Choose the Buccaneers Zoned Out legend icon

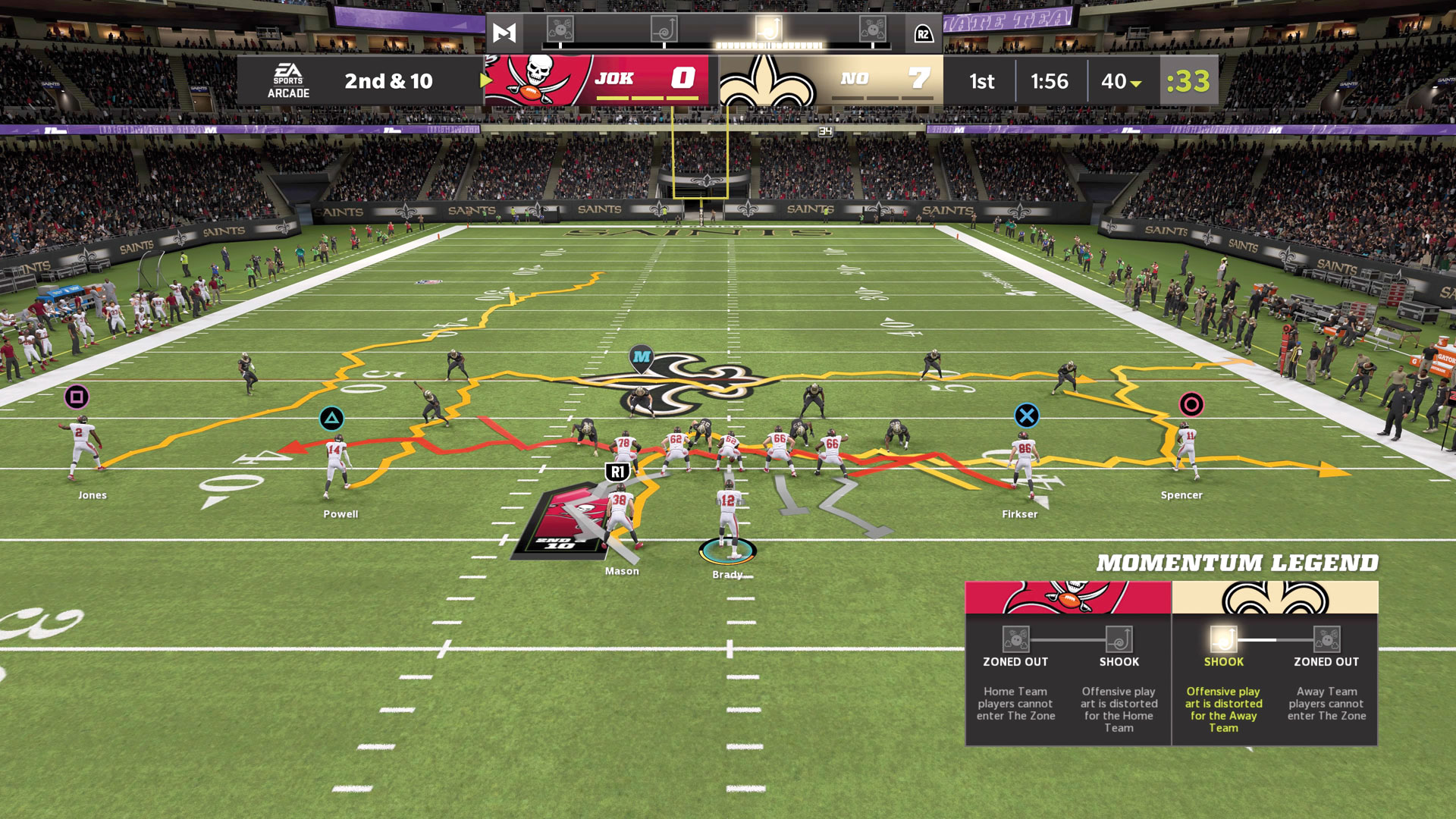pos(1015,639)
